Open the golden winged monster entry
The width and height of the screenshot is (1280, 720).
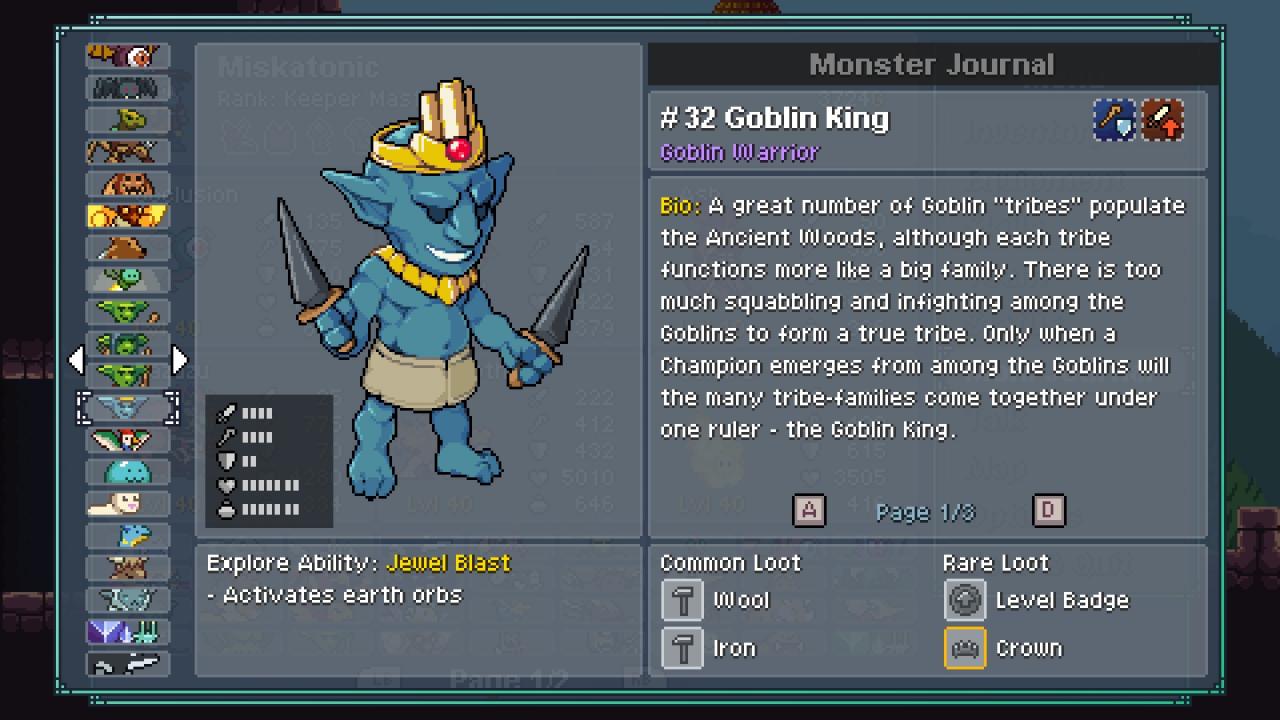click(128, 216)
